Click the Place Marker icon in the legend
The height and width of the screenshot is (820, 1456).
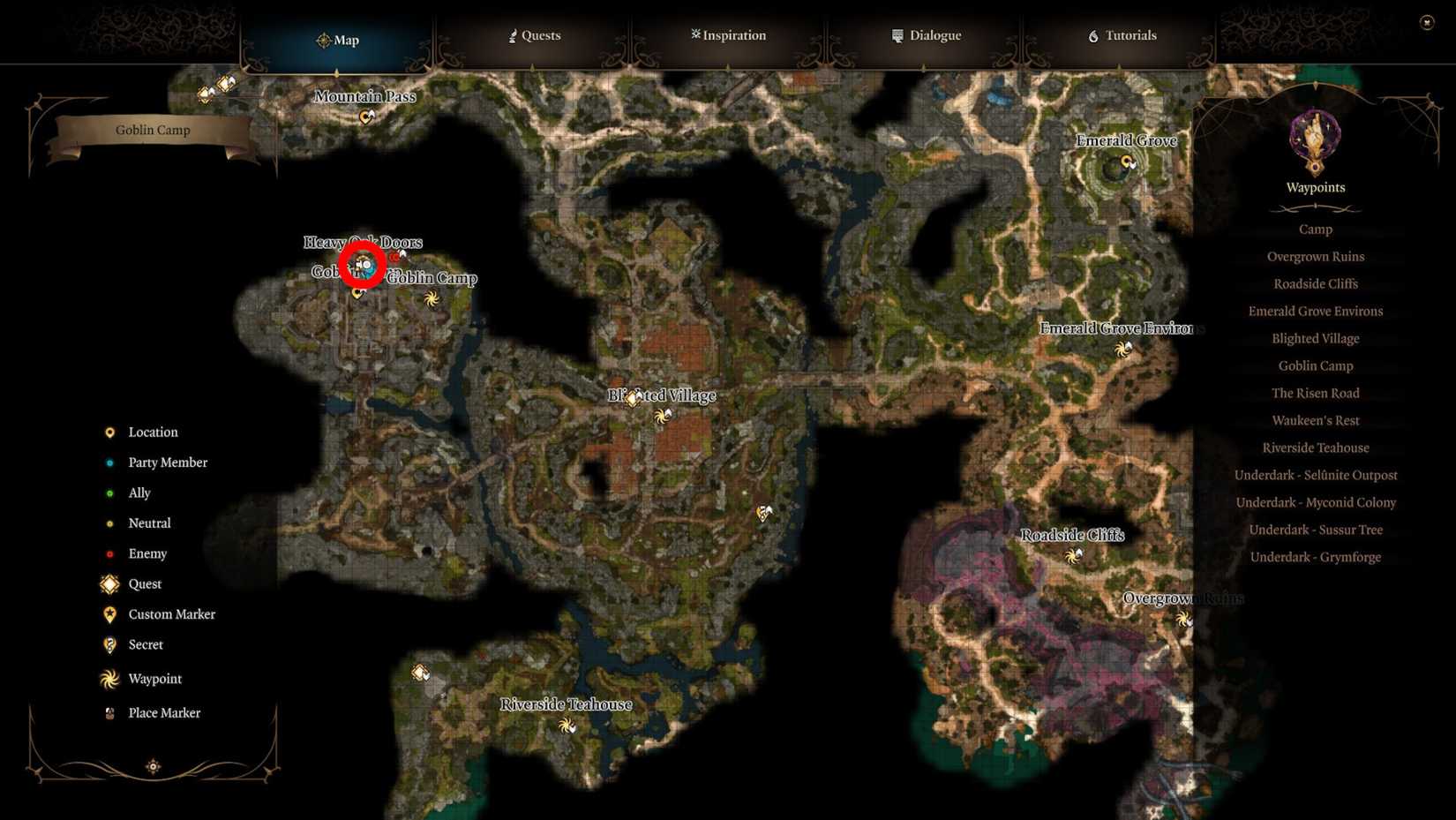point(109,712)
